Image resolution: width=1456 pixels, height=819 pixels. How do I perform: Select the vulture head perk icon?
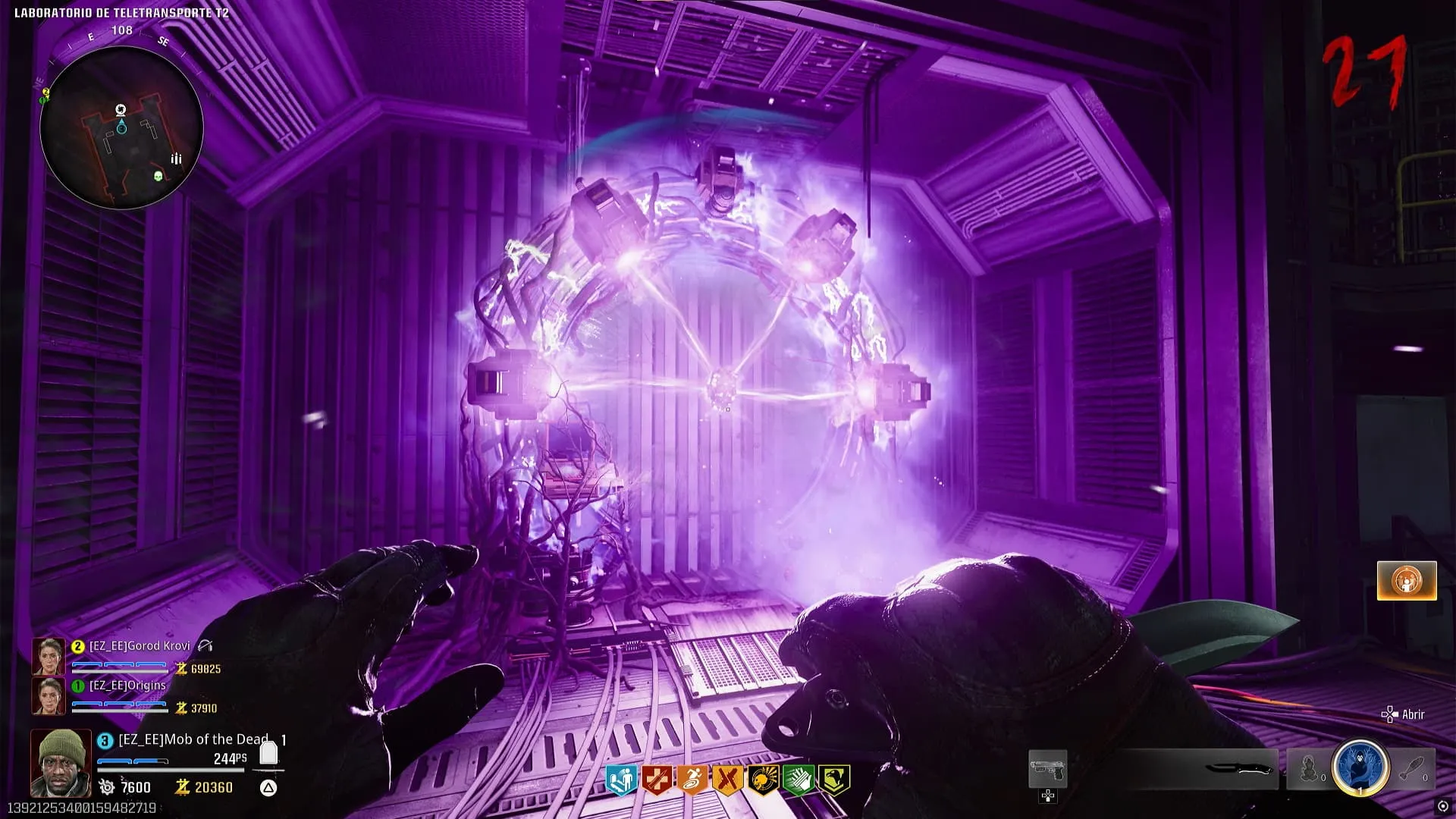[833, 780]
